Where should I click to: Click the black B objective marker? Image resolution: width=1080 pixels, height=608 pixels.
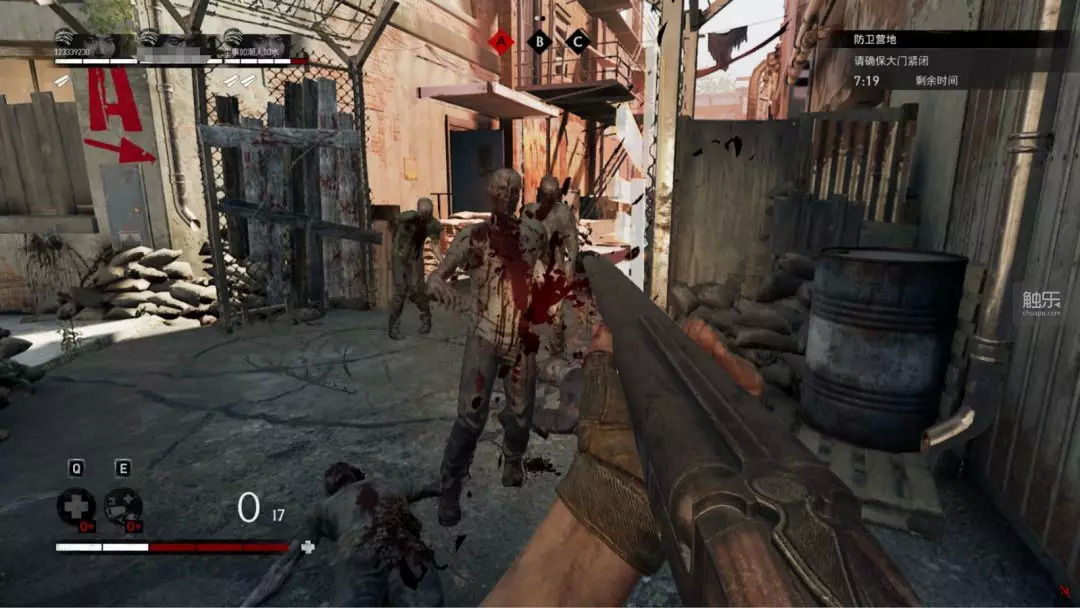(539, 41)
